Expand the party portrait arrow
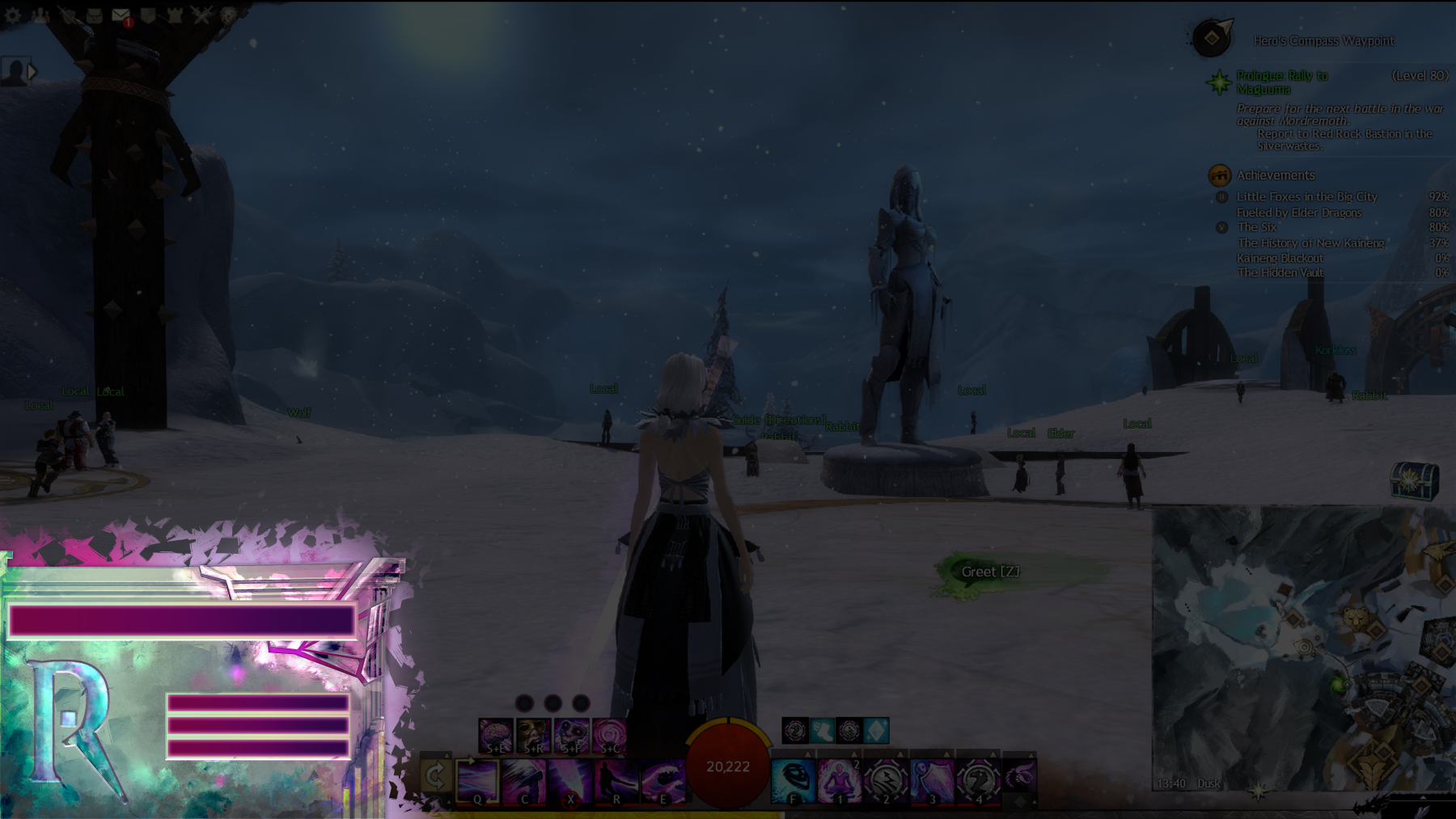 32,72
